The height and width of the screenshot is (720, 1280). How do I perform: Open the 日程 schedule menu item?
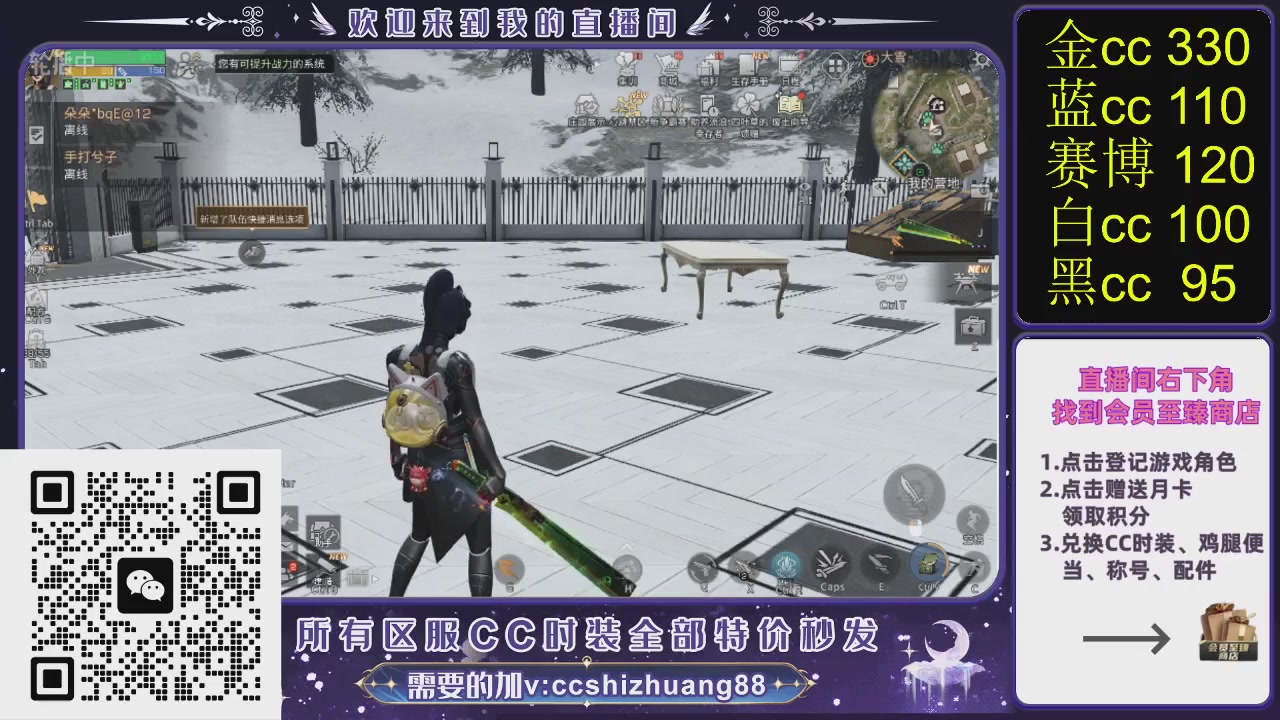pos(787,63)
